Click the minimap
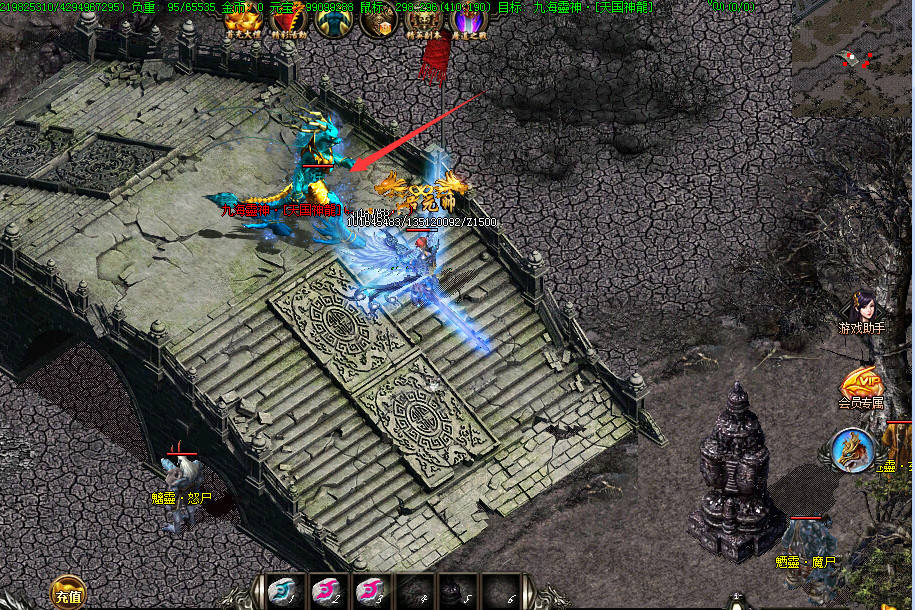The image size is (915, 610). click(x=851, y=58)
